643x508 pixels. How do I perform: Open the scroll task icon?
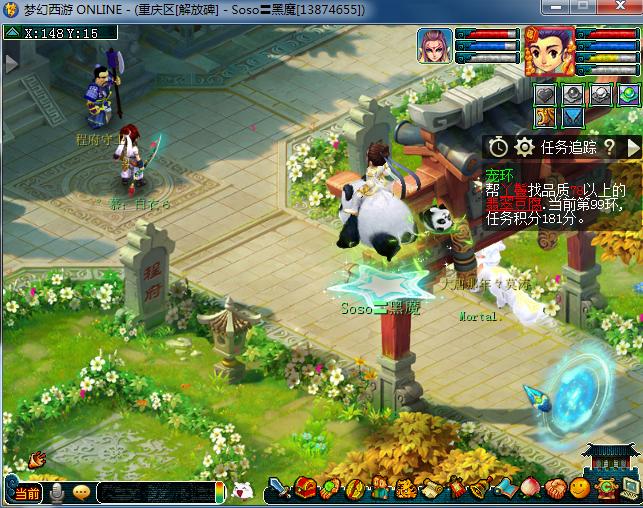(431, 490)
